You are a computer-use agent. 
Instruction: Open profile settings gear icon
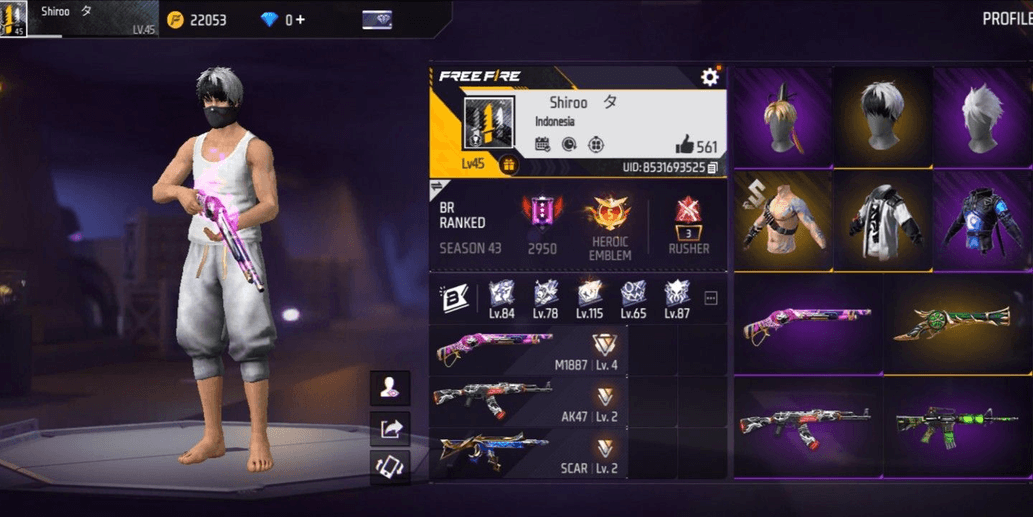click(x=710, y=77)
